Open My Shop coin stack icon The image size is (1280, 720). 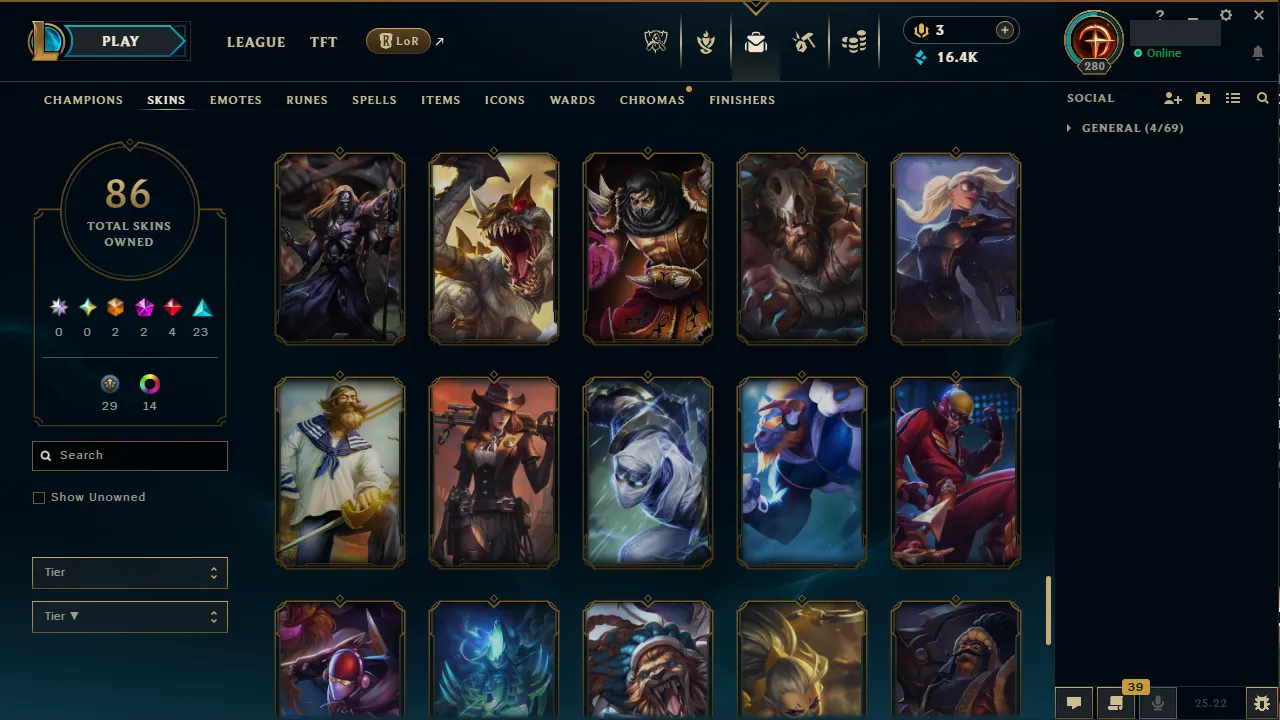[854, 41]
